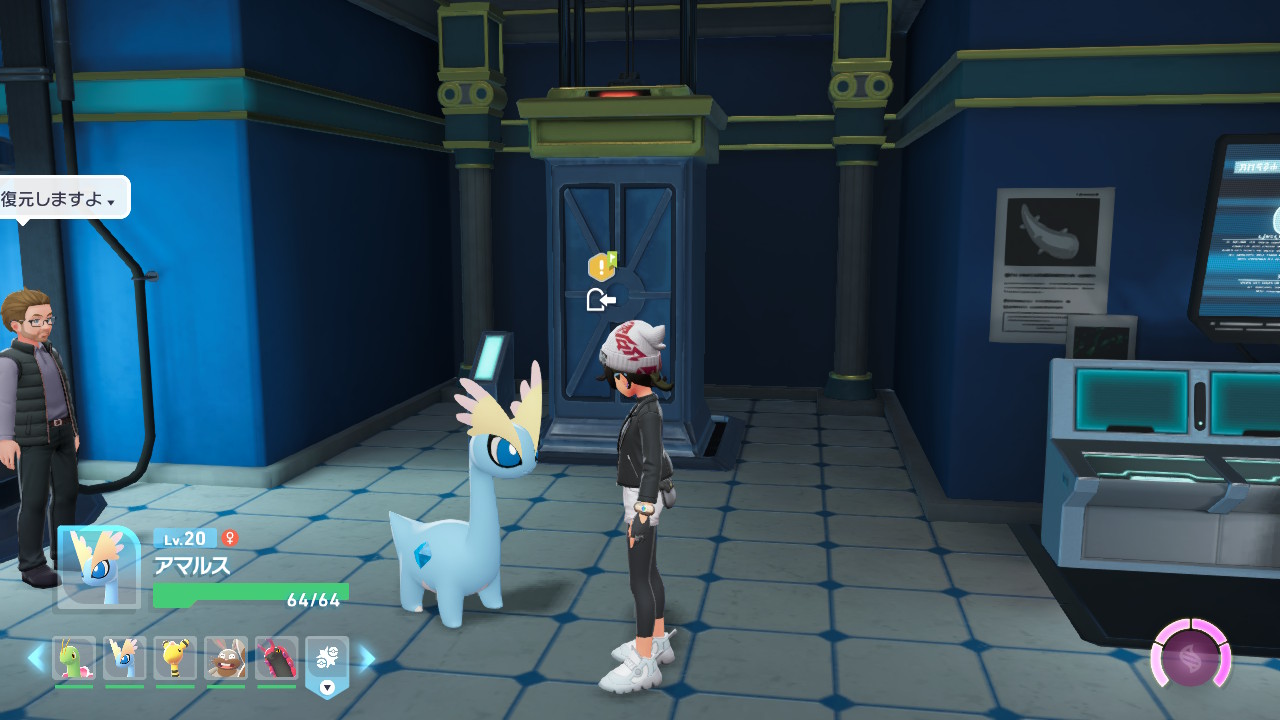Select the small Amaura party slot
Screen dimensions: 1280x720
[125, 658]
